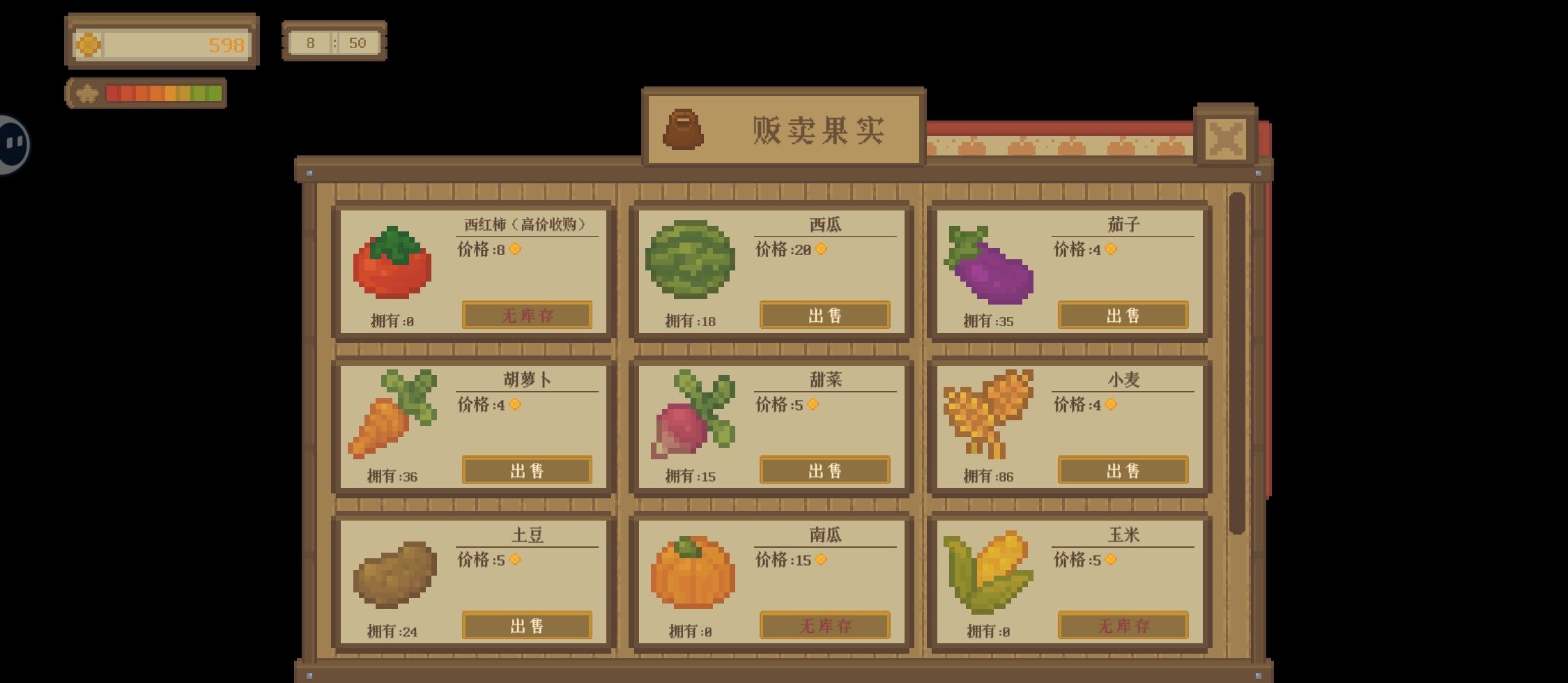Click the disabled 无库存 button for corn
This screenshot has width=1568, height=683.
point(1123,626)
